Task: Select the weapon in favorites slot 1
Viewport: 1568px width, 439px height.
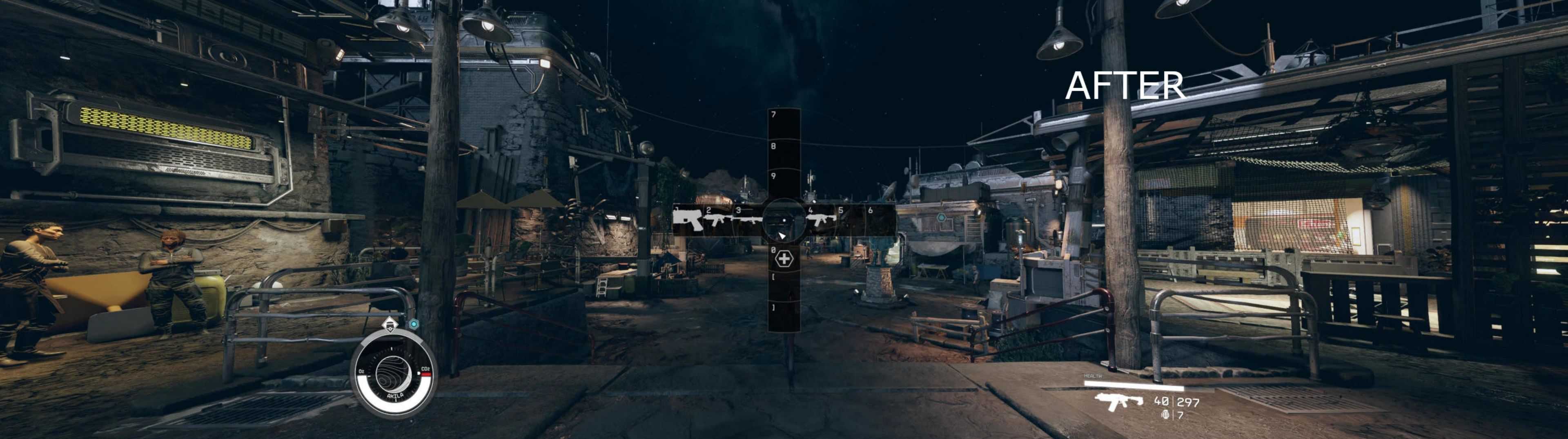Action: click(x=688, y=219)
